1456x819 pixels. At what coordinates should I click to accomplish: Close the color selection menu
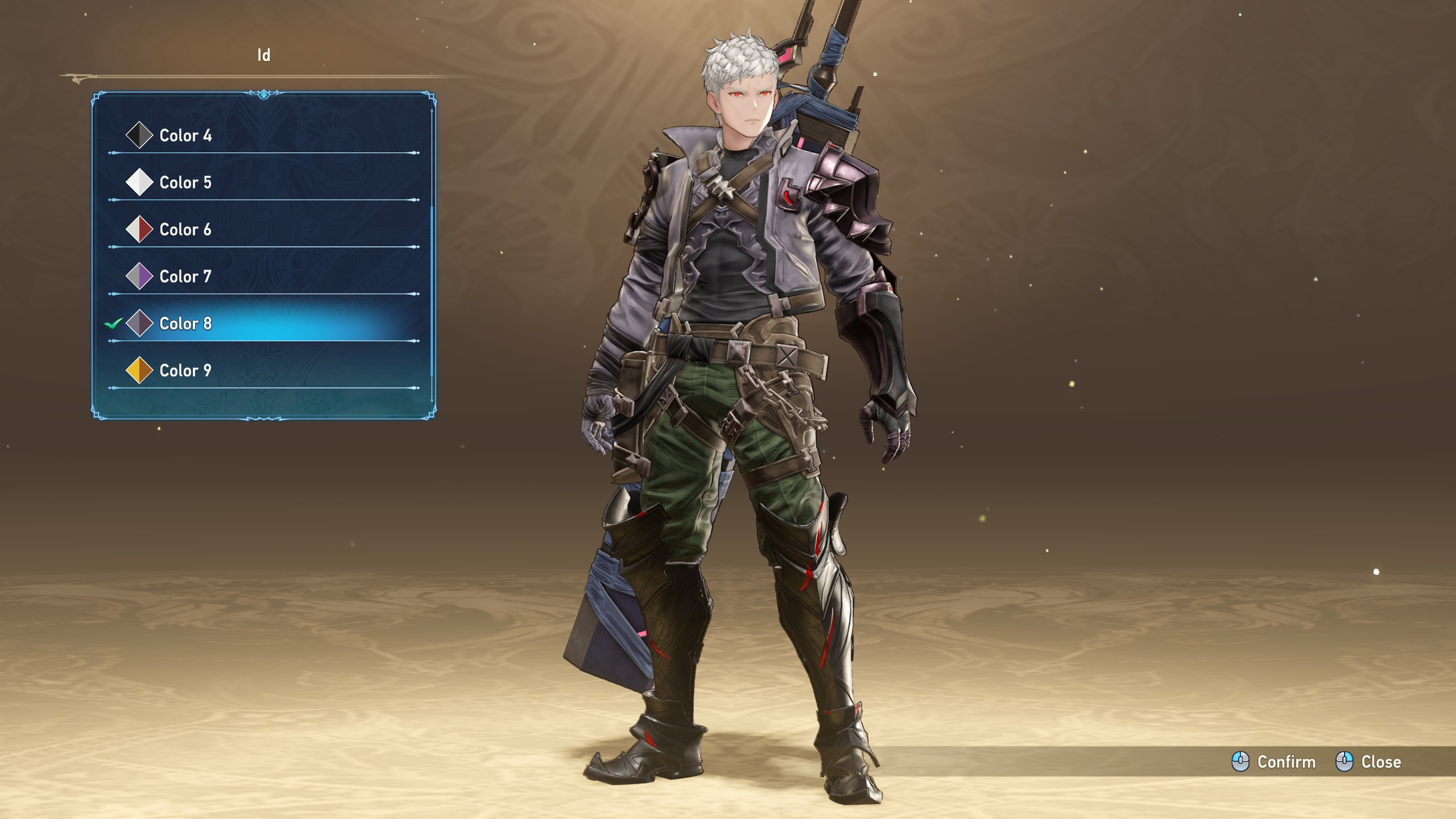[1368, 762]
